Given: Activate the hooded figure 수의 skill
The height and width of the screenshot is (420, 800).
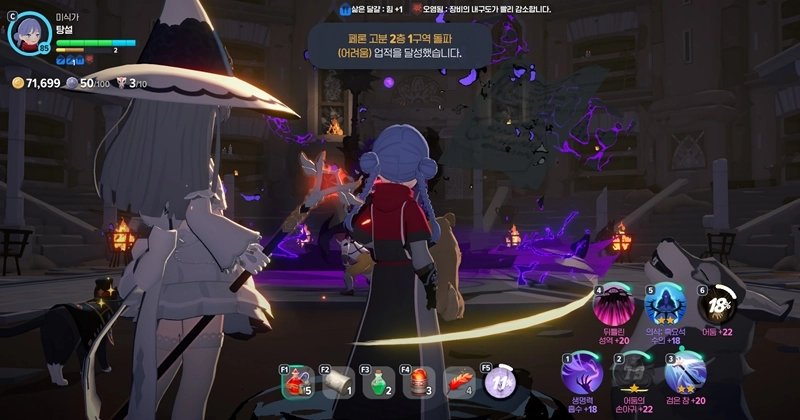Looking at the screenshot, I should [x=663, y=307].
